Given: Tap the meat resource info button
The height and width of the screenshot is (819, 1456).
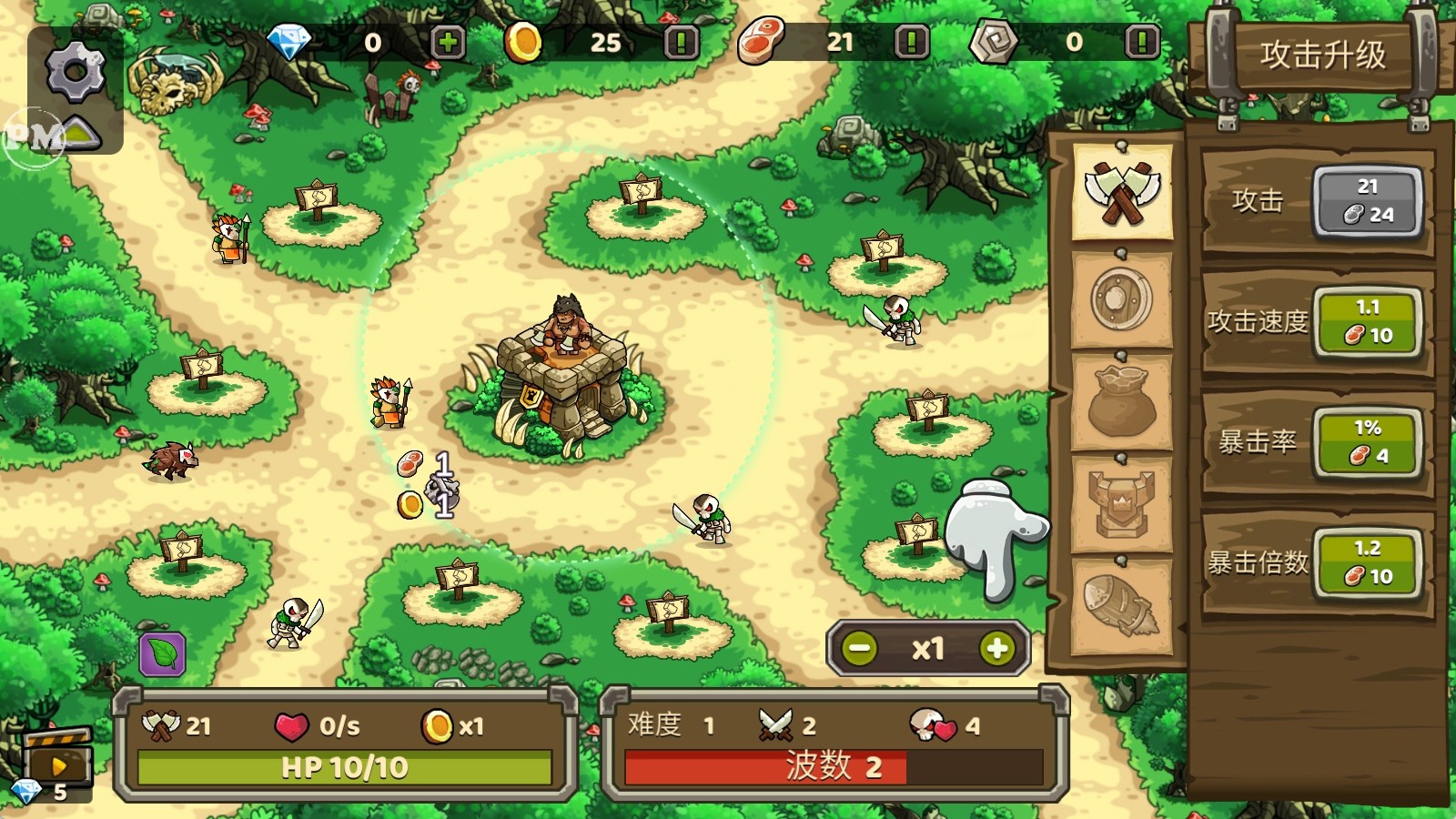Looking at the screenshot, I should [x=911, y=43].
